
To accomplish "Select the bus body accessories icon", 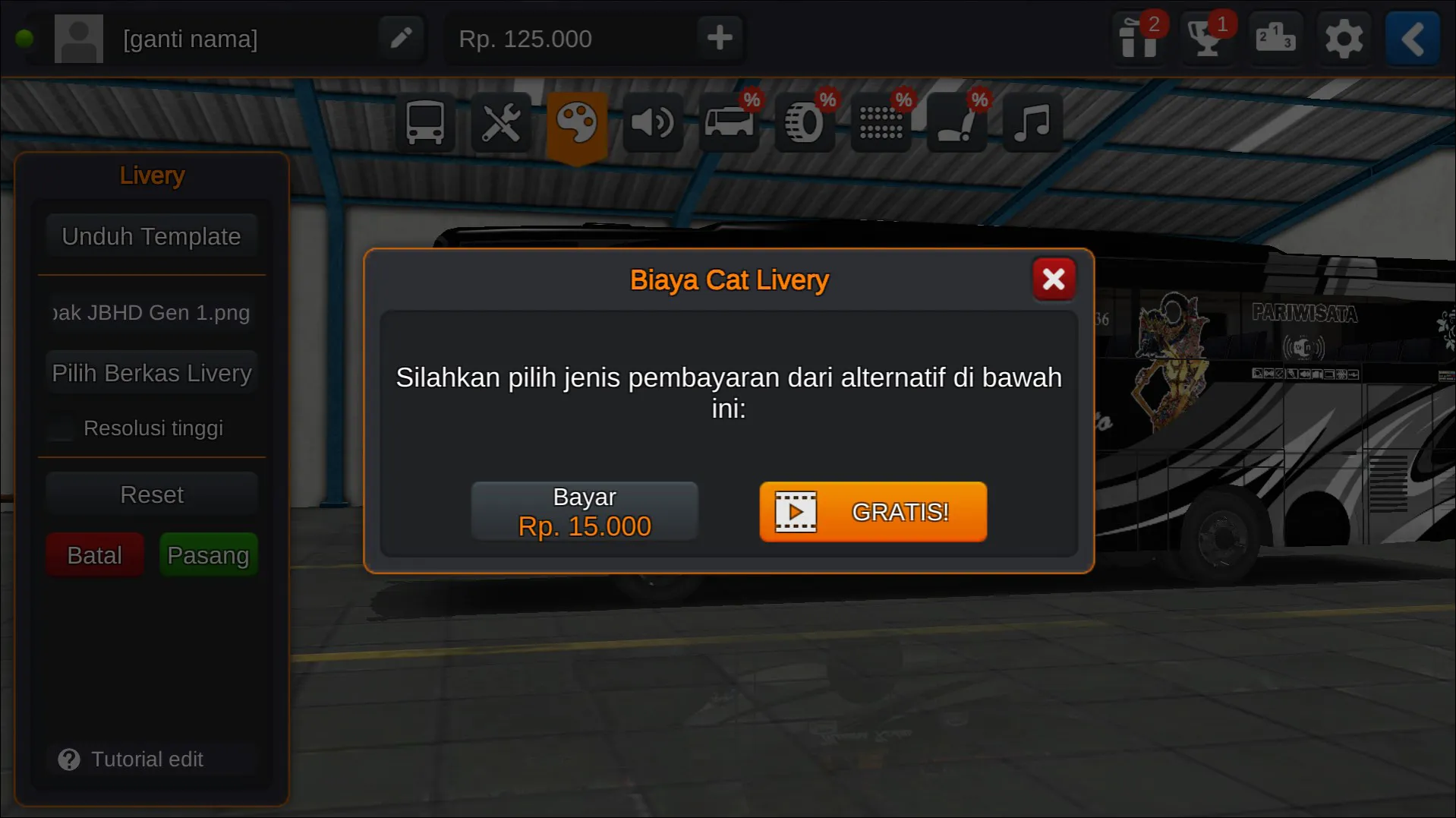I will pyautogui.click(x=728, y=123).
